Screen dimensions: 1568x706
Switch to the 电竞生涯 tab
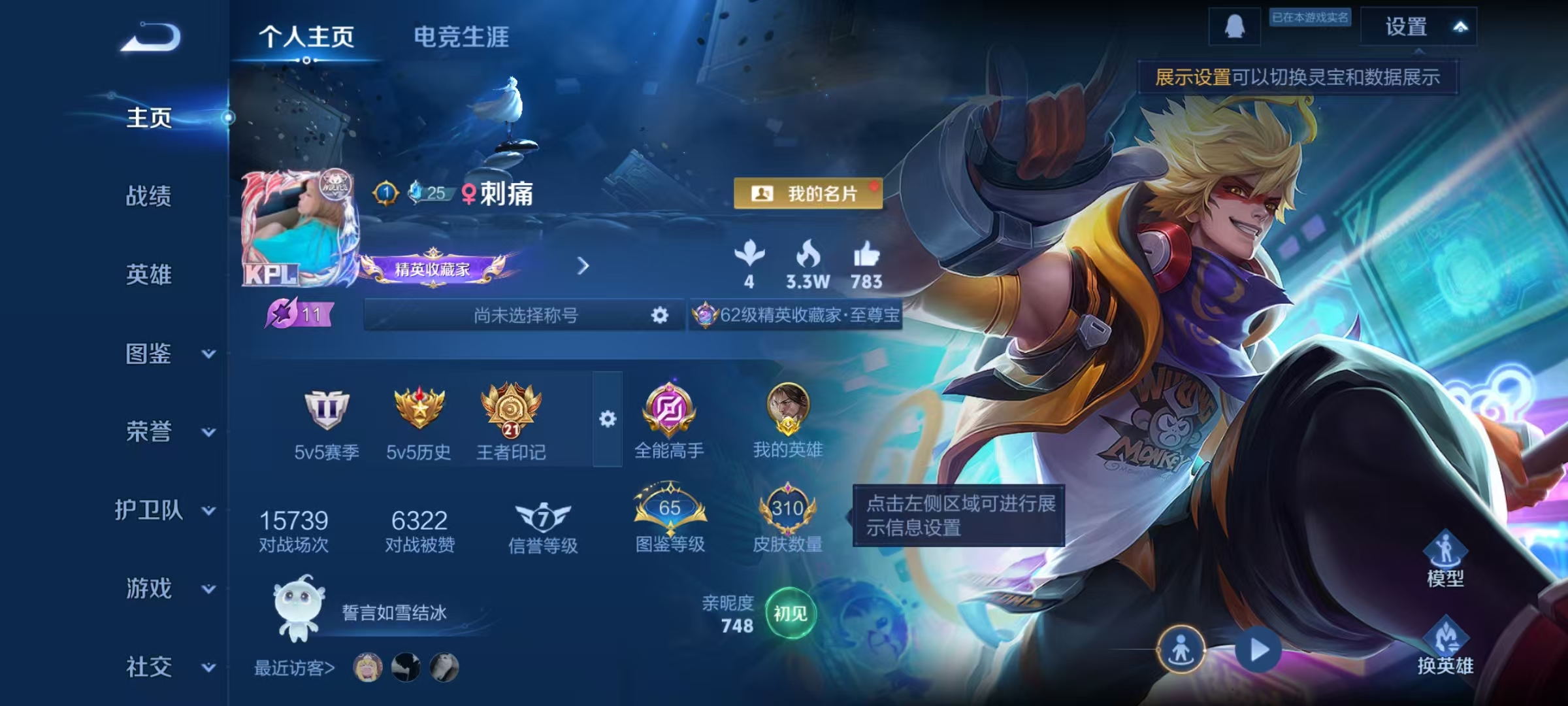point(461,38)
